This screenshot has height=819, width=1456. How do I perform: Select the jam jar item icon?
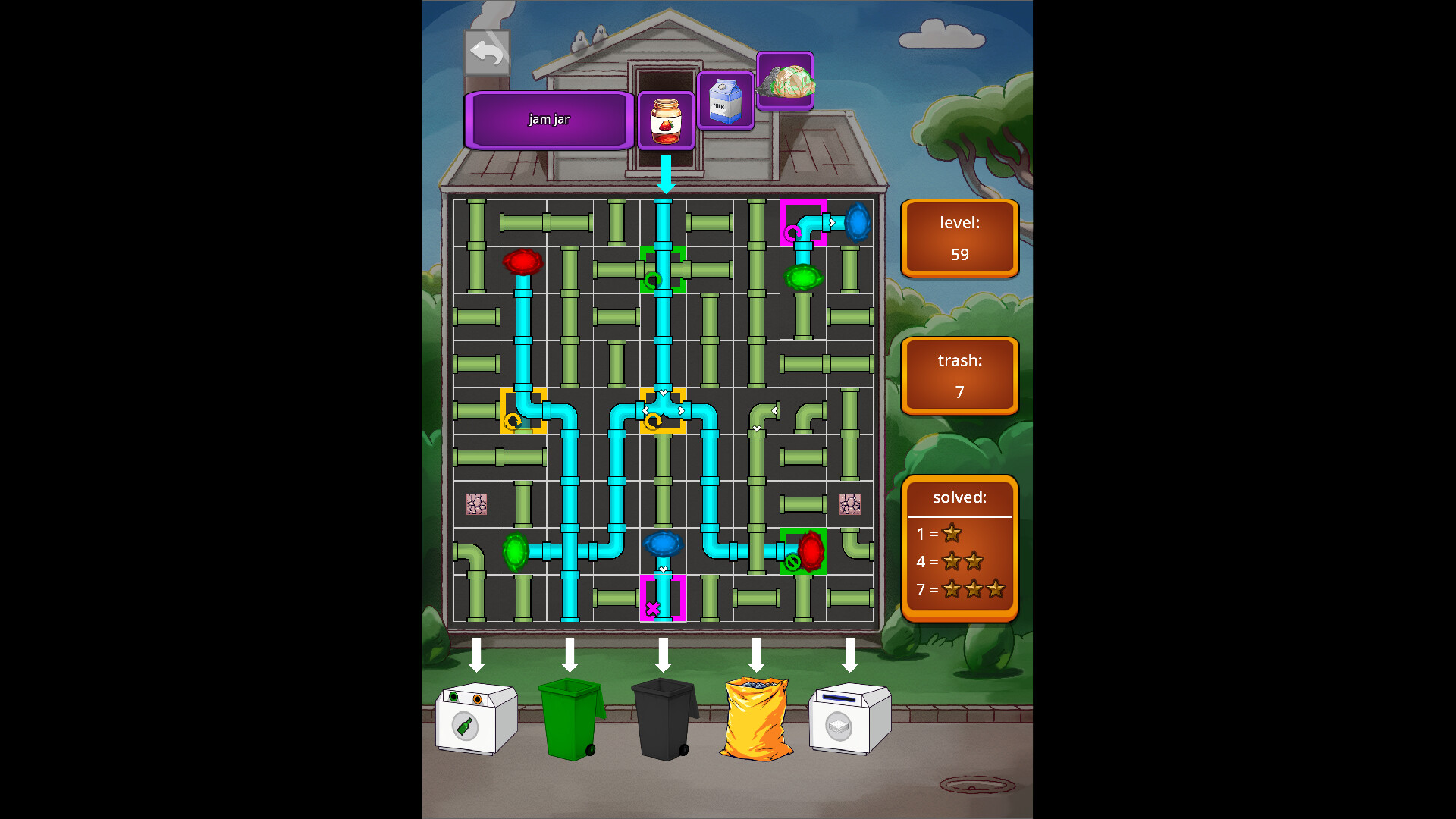click(x=664, y=120)
